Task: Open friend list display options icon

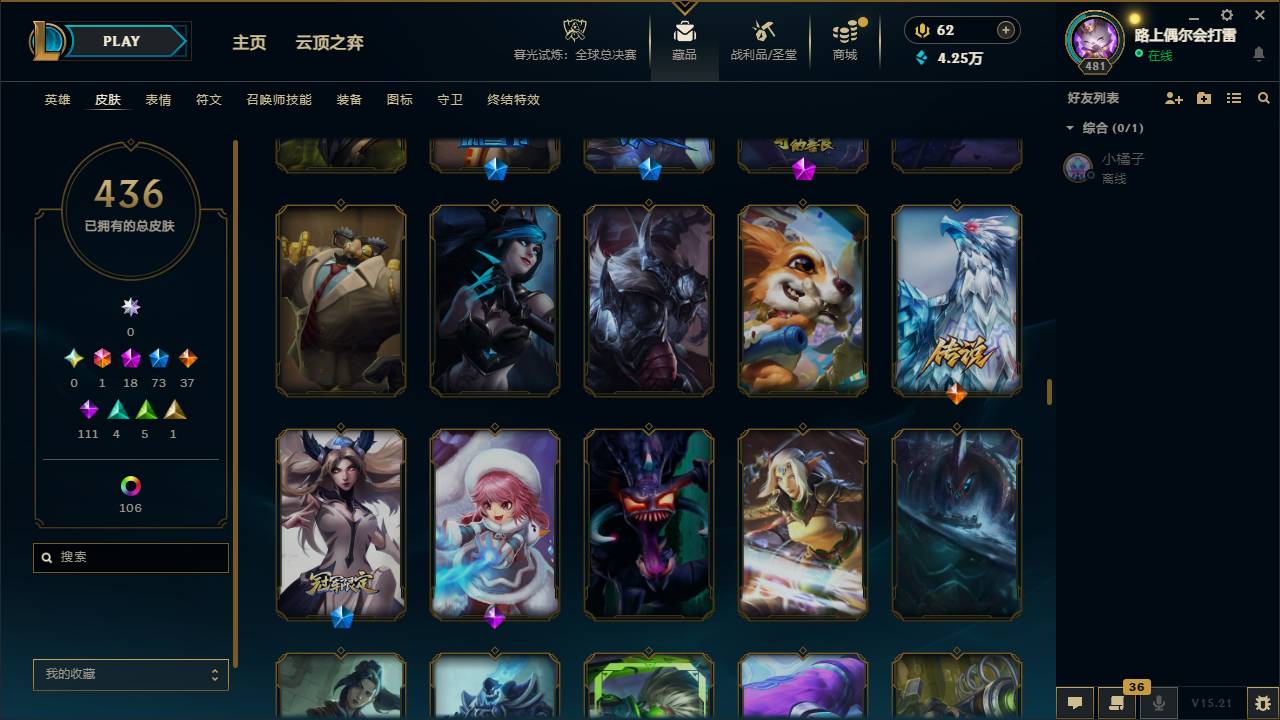Action: [x=1233, y=97]
